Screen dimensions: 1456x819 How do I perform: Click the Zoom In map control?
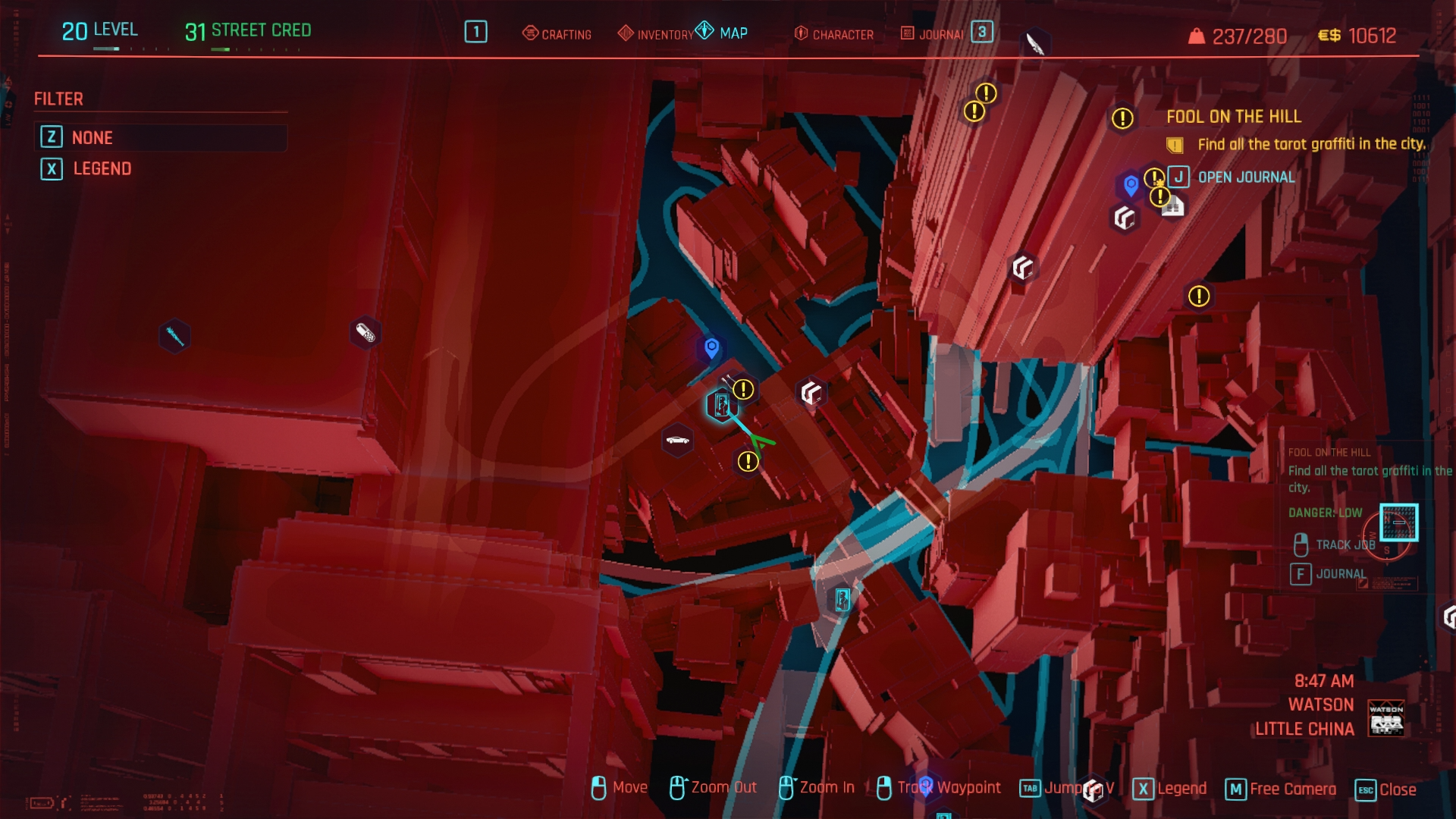[817, 788]
